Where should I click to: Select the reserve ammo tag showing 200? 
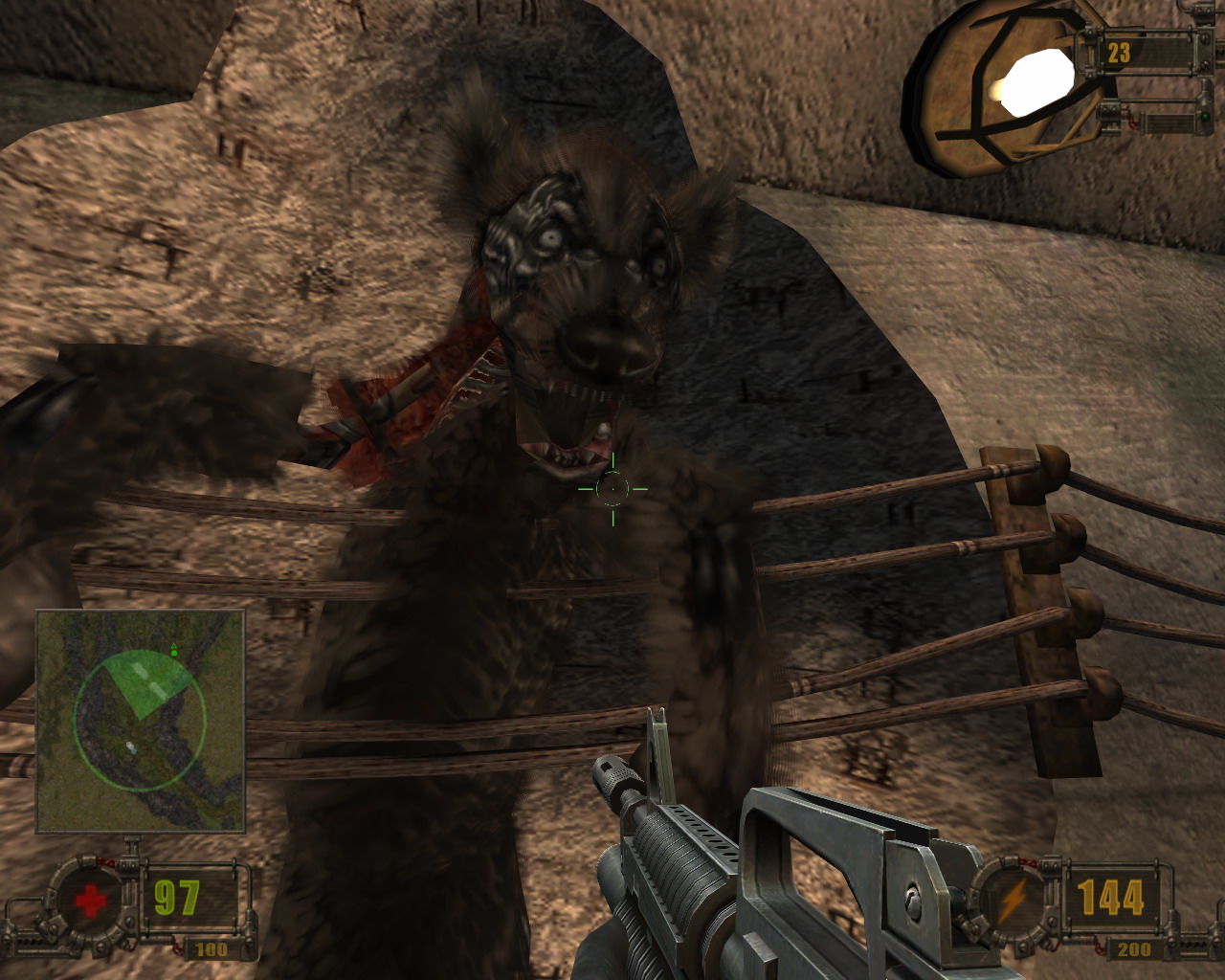click(x=1135, y=950)
